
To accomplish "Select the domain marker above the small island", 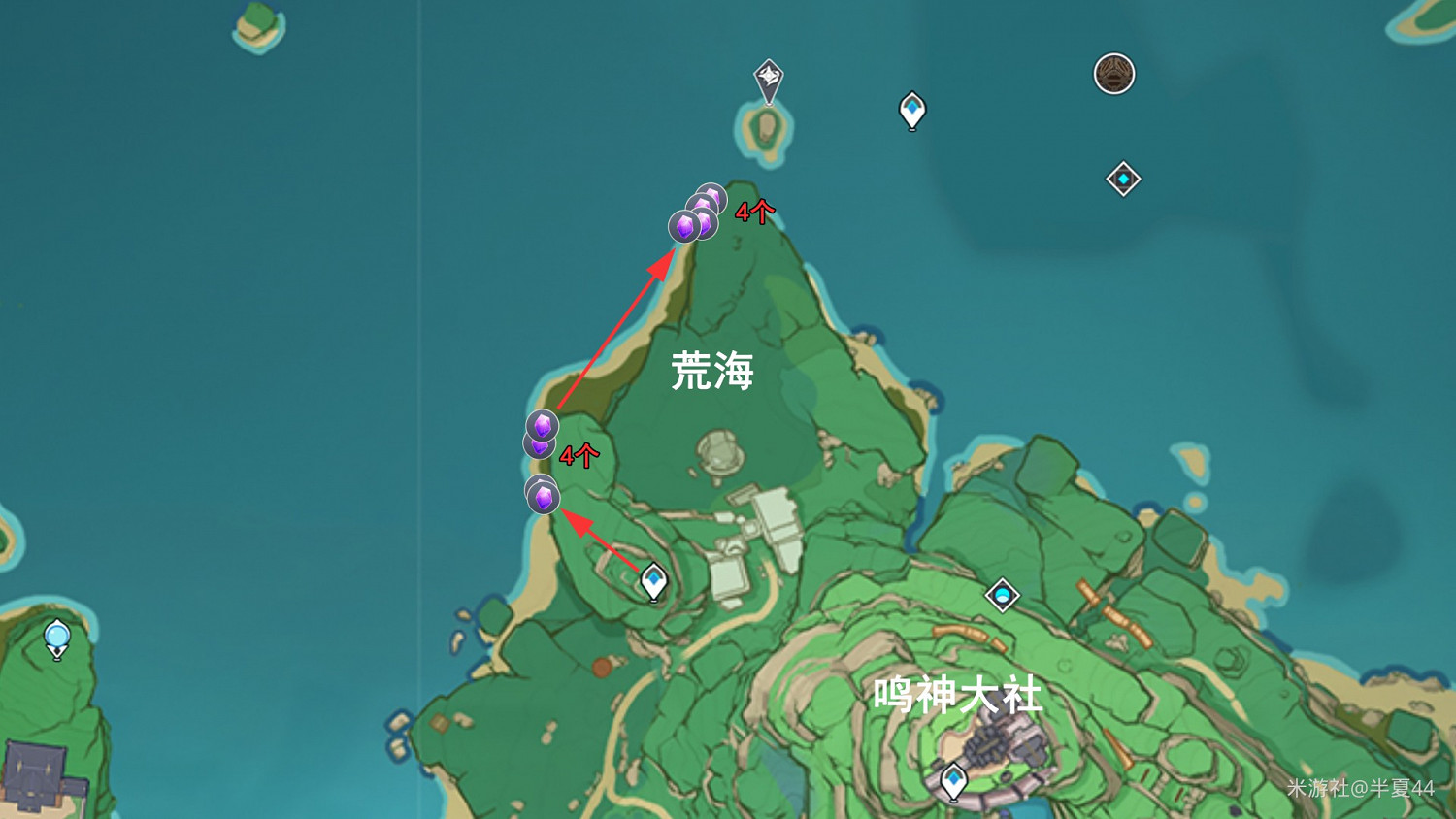I will (766, 77).
